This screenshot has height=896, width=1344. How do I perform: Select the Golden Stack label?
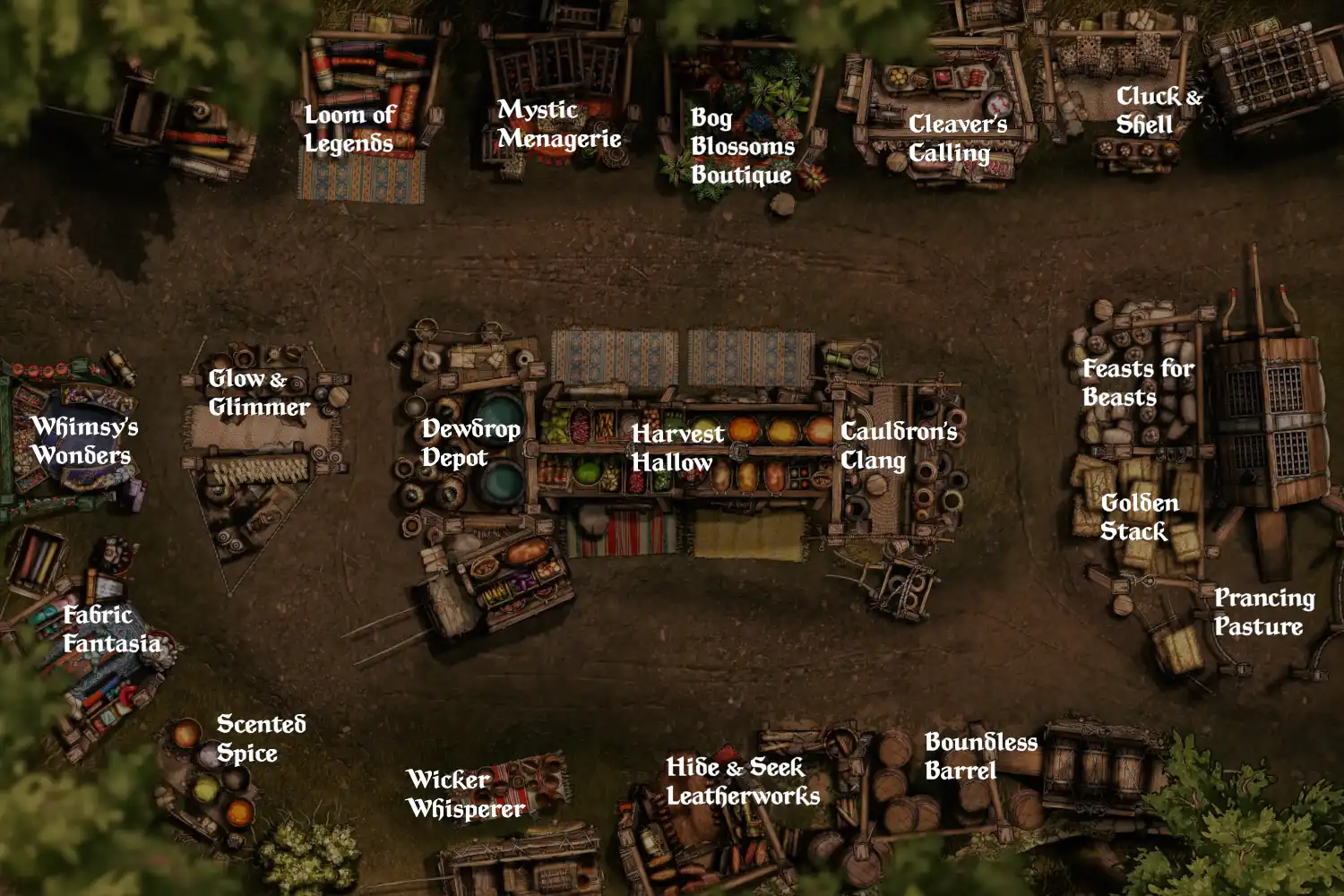(1139, 517)
